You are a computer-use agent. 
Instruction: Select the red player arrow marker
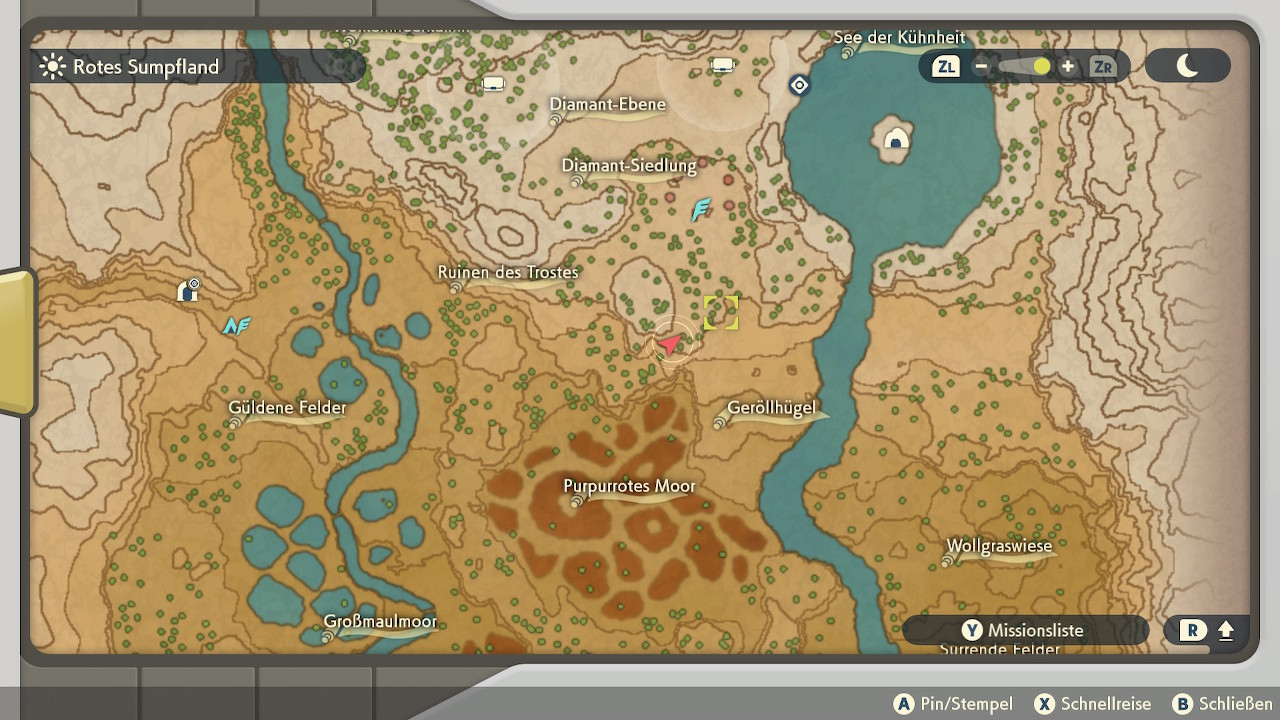point(671,344)
